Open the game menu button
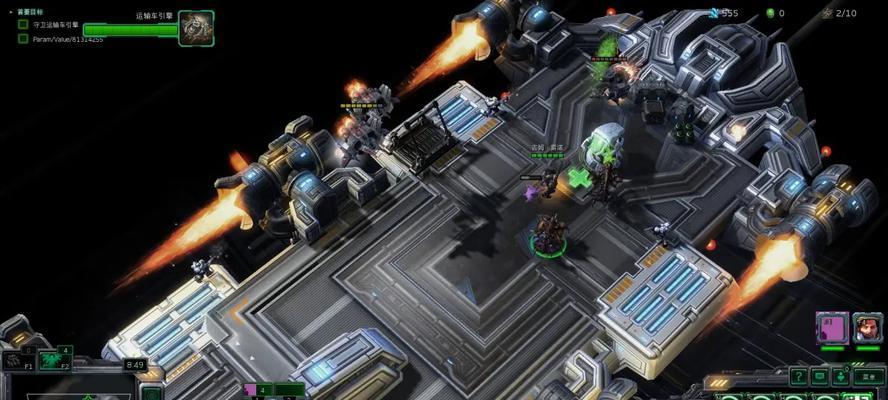This screenshot has width=888, height=400. click(x=867, y=376)
